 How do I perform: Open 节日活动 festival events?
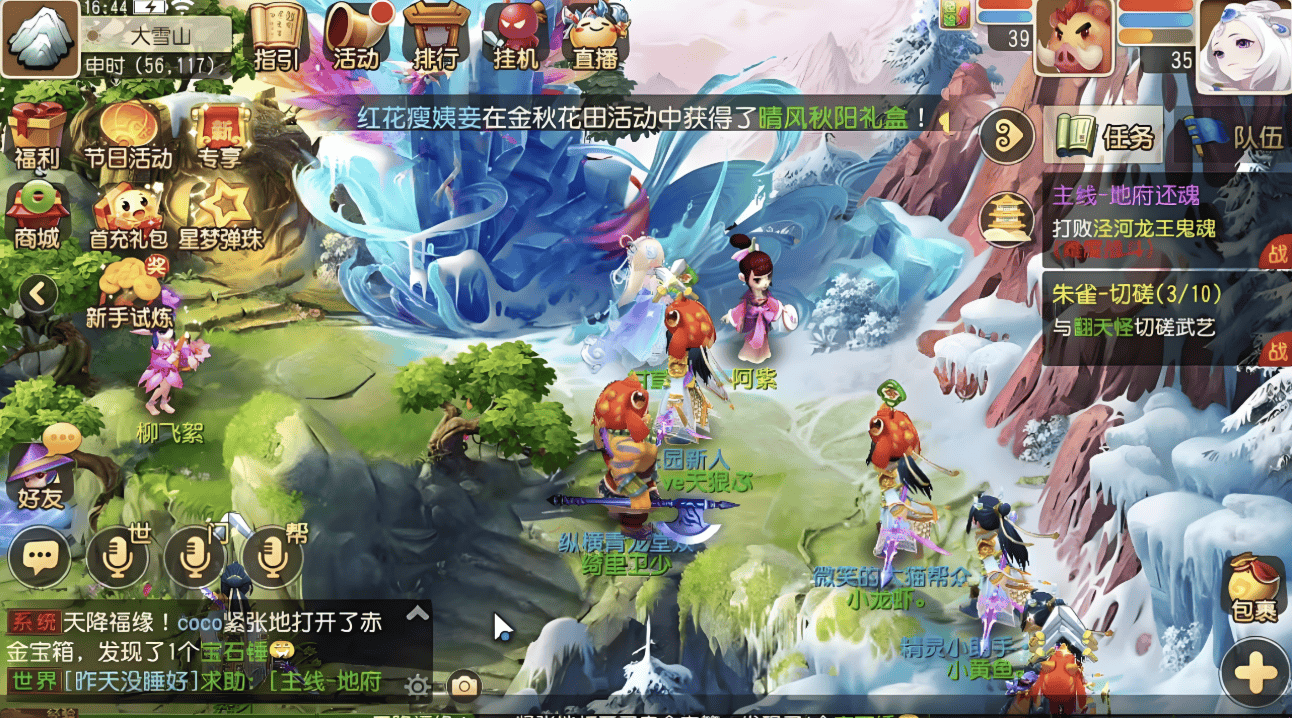coord(127,135)
